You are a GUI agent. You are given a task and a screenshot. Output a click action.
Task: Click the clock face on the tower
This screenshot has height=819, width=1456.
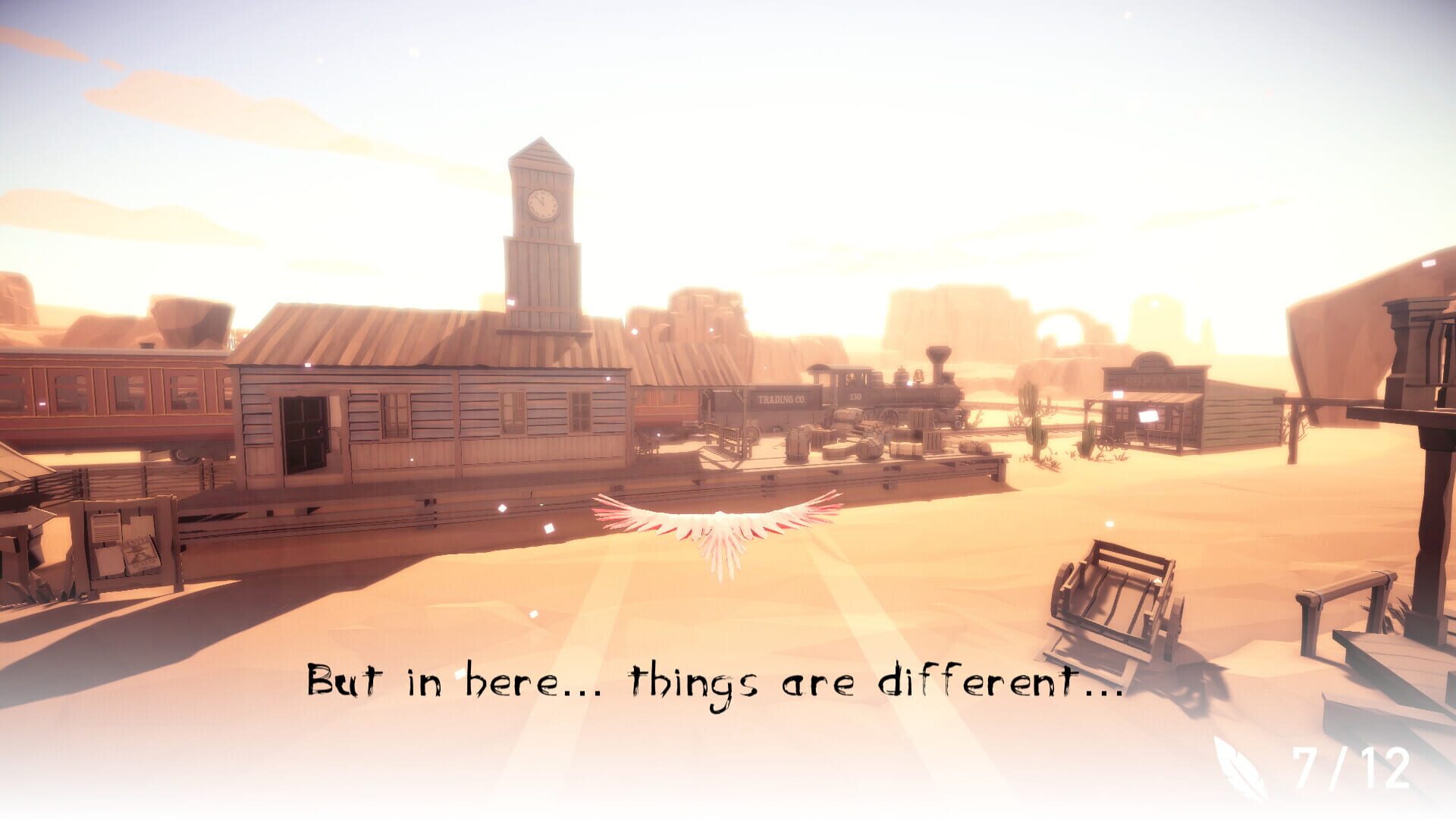[541, 202]
